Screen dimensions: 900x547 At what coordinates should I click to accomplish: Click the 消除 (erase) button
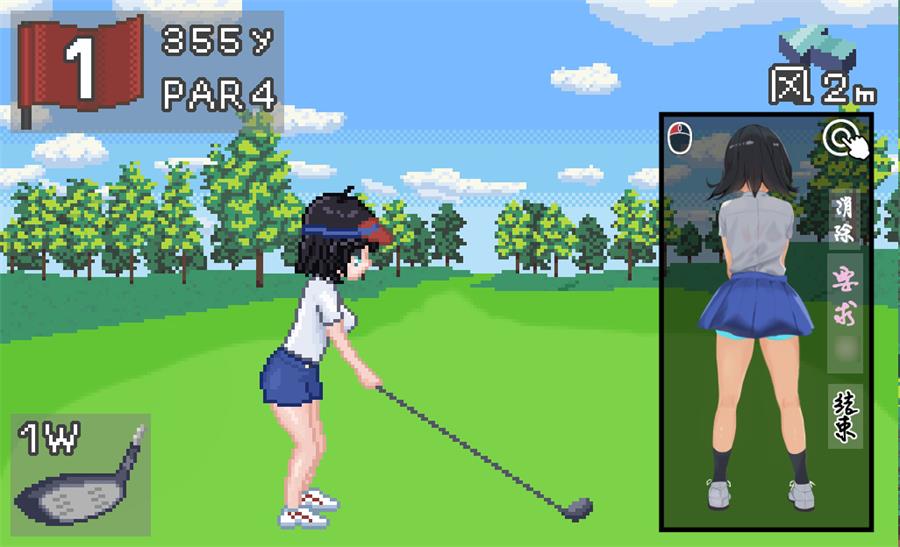point(845,219)
